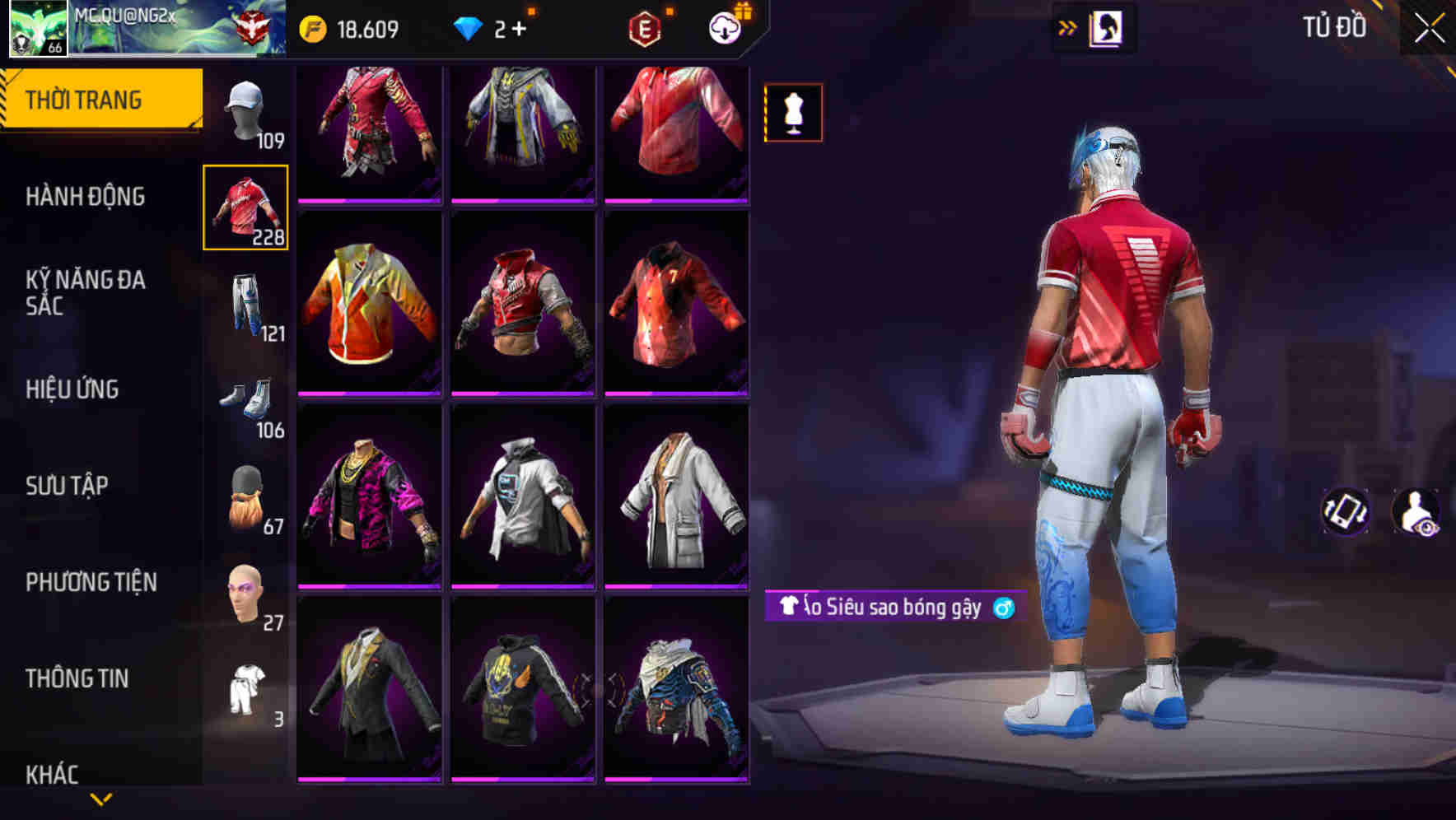Open the character wardrobe icon at top
1456x820 pixels.
pos(1105,27)
